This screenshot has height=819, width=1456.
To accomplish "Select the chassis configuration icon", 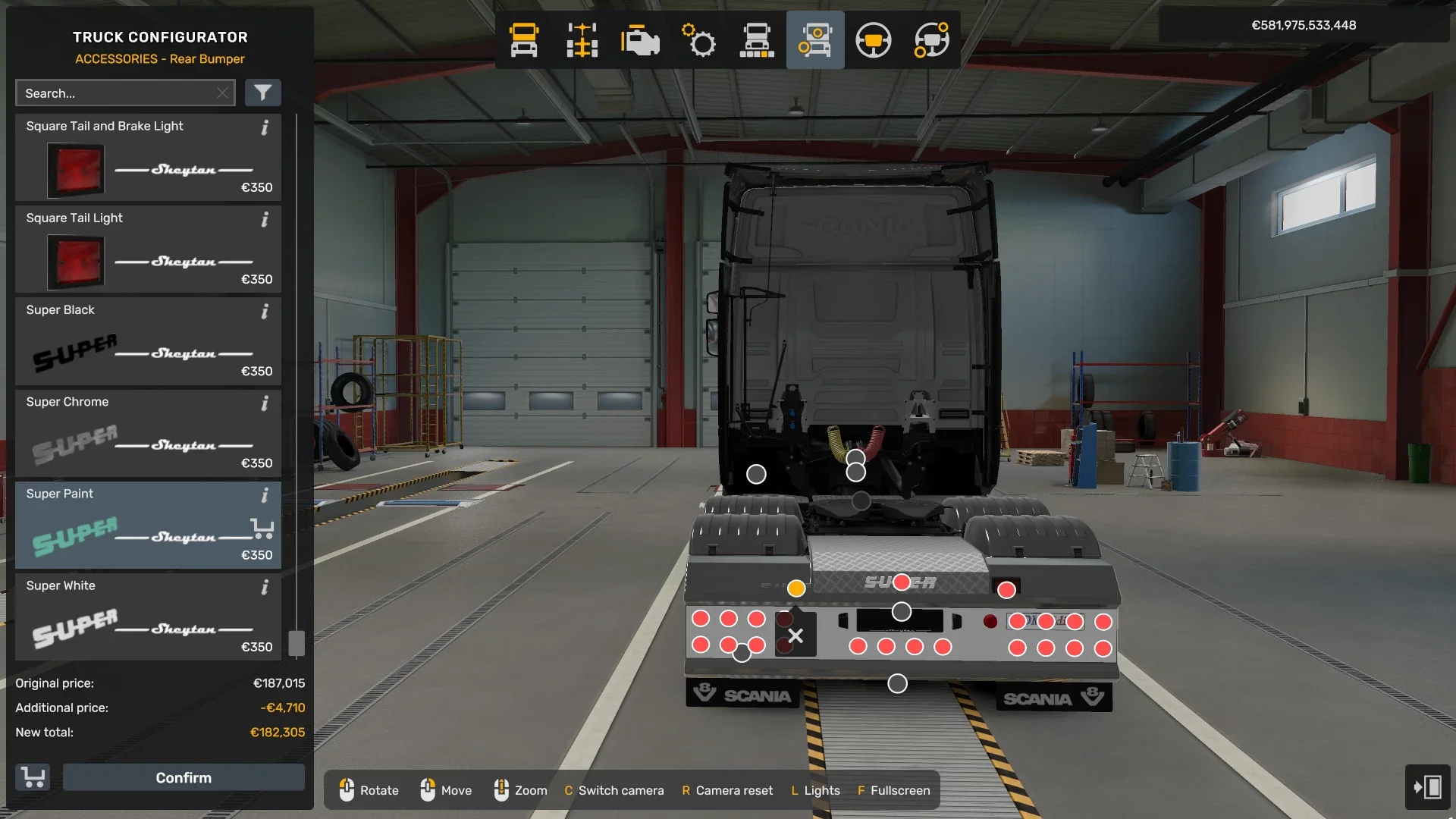I will click(x=582, y=39).
